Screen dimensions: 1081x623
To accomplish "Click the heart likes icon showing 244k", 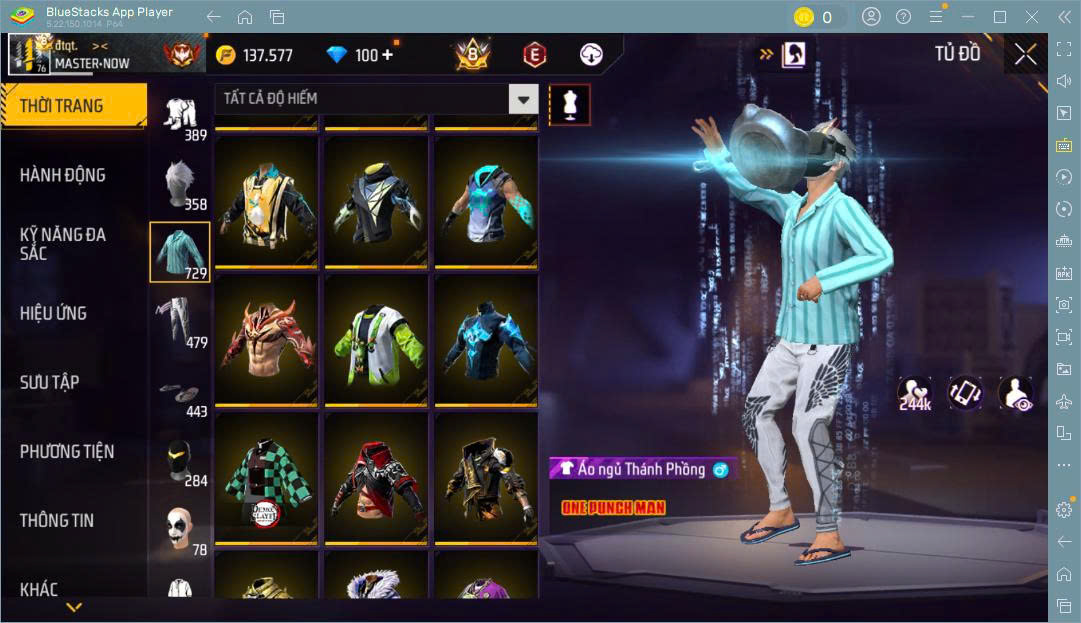I will (x=914, y=394).
